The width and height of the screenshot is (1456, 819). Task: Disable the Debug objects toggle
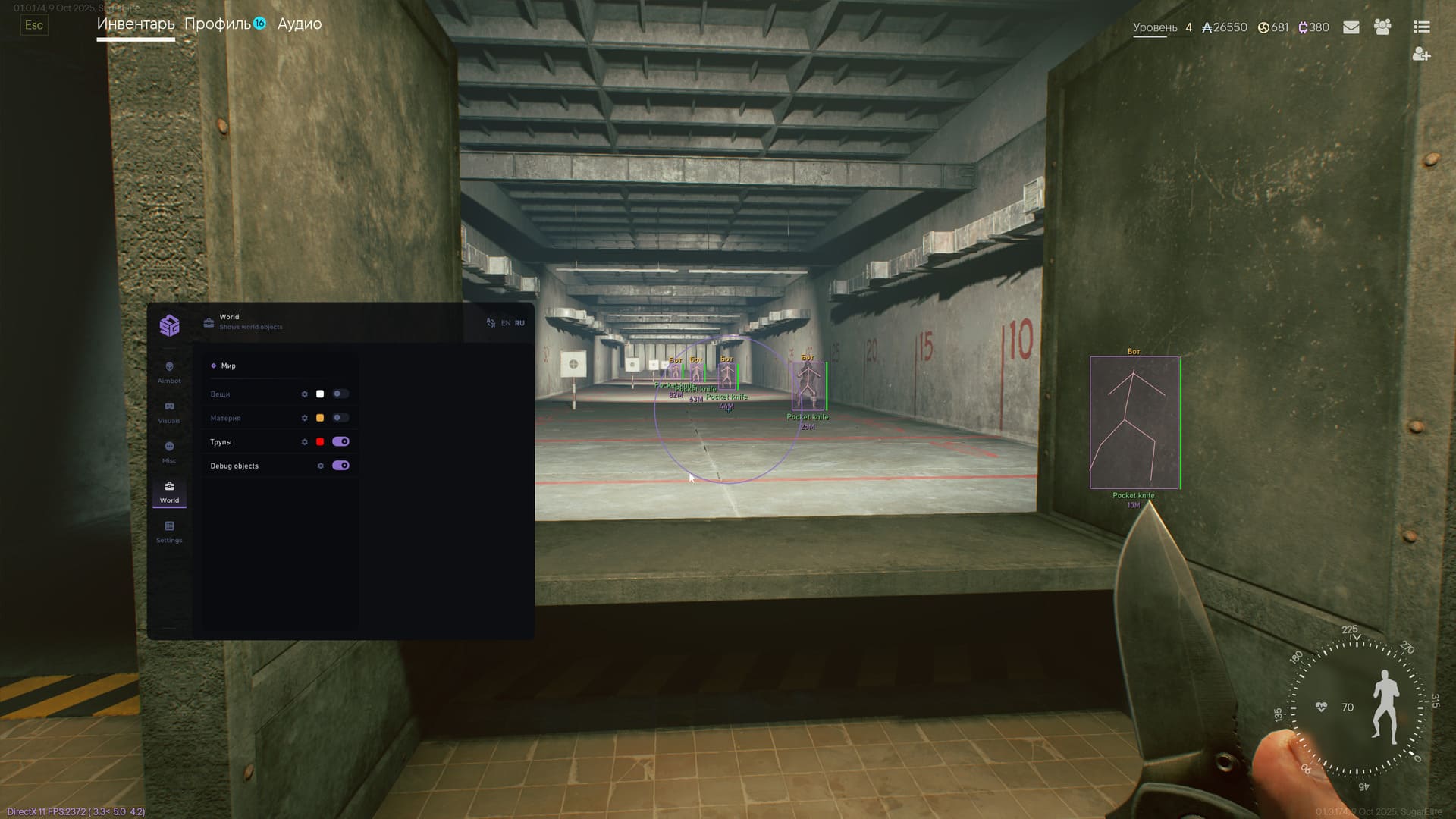[x=342, y=466]
